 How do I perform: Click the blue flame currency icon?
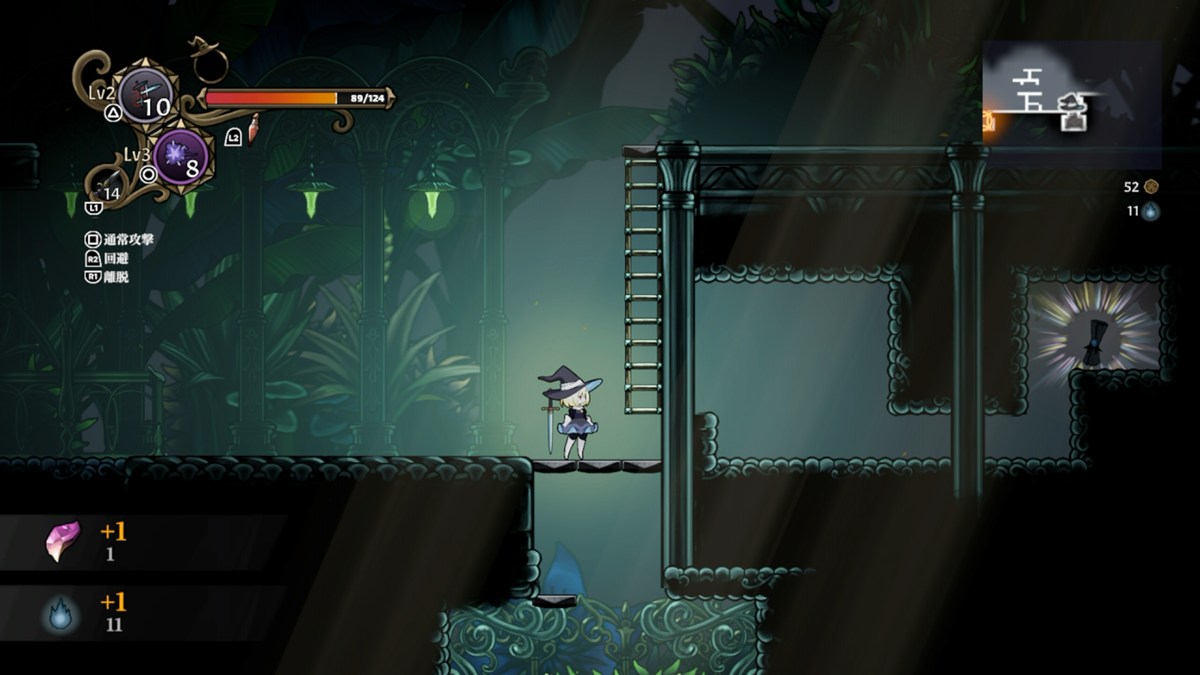click(x=1151, y=212)
